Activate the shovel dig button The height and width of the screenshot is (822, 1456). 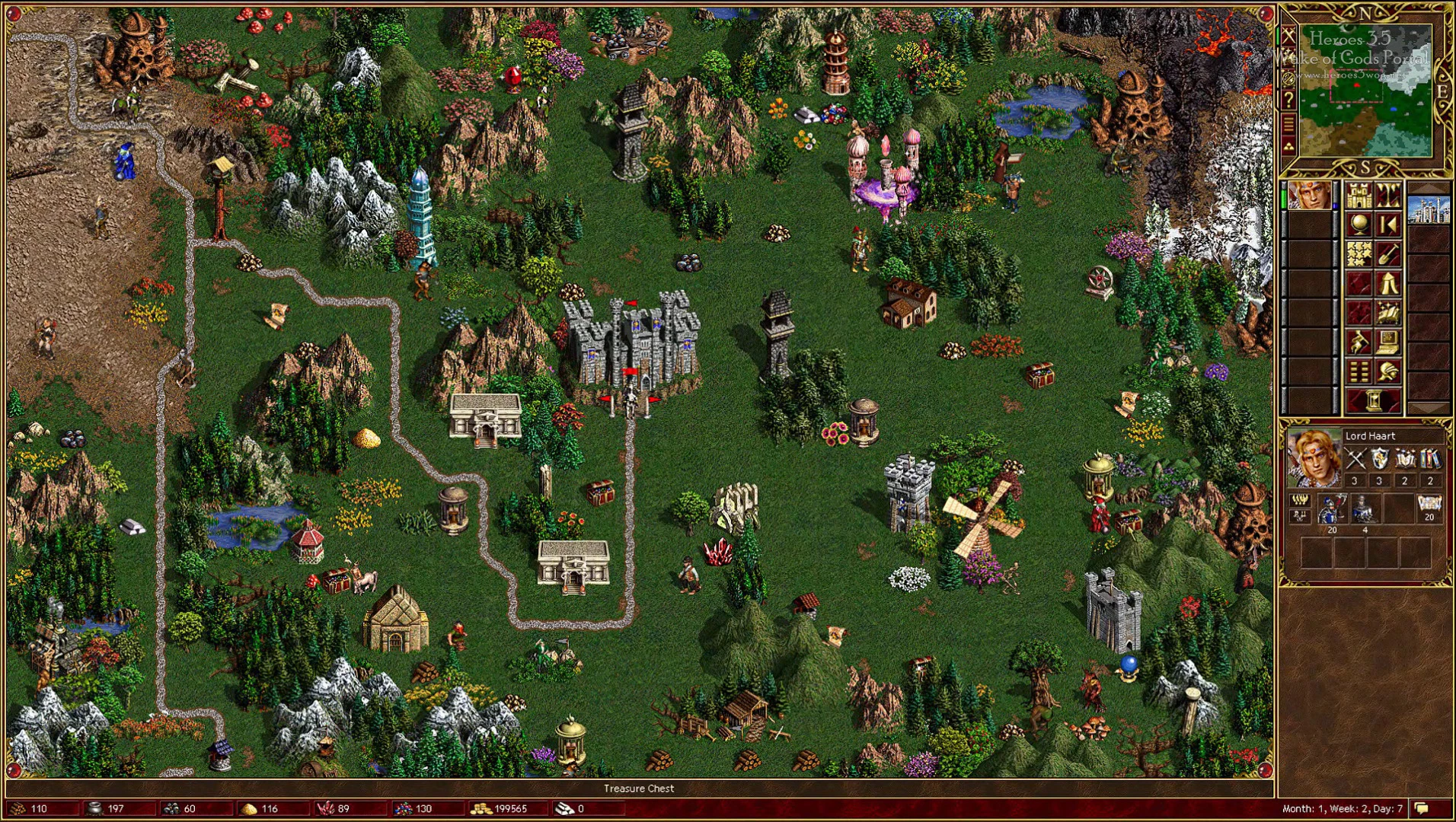(1388, 254)
